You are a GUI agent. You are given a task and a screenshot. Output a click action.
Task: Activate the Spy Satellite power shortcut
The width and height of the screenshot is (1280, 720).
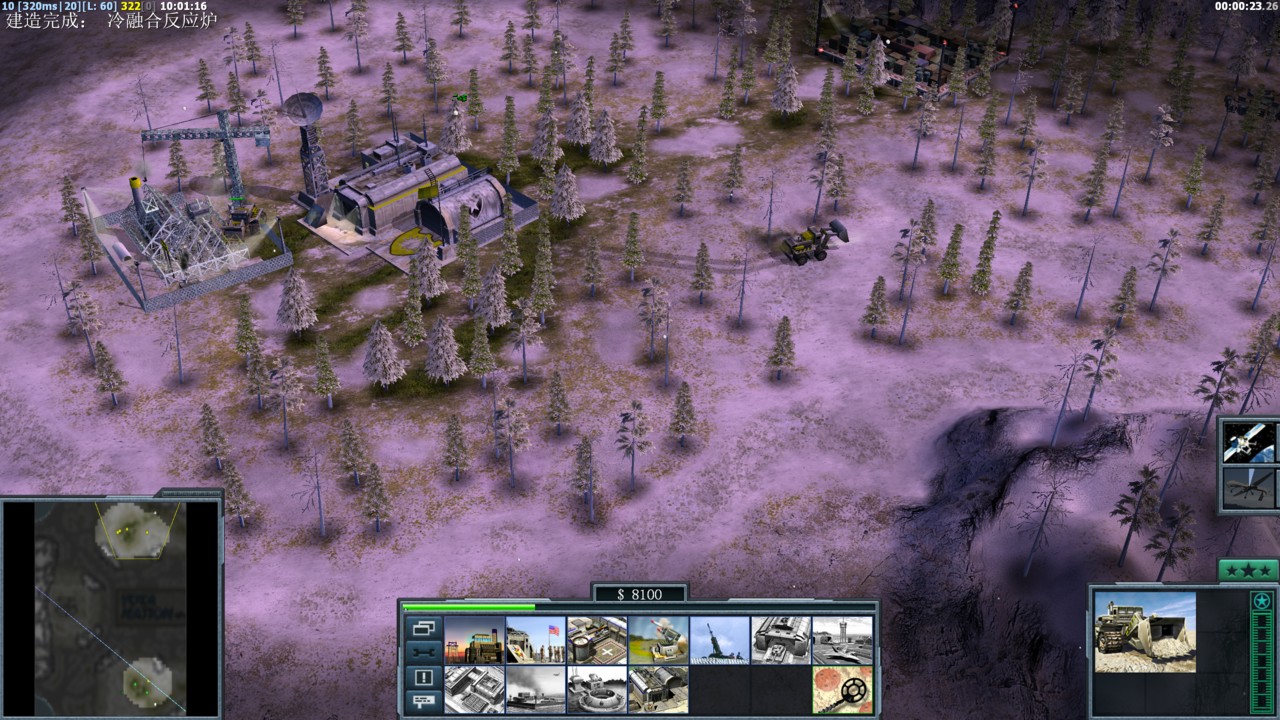1249,441
